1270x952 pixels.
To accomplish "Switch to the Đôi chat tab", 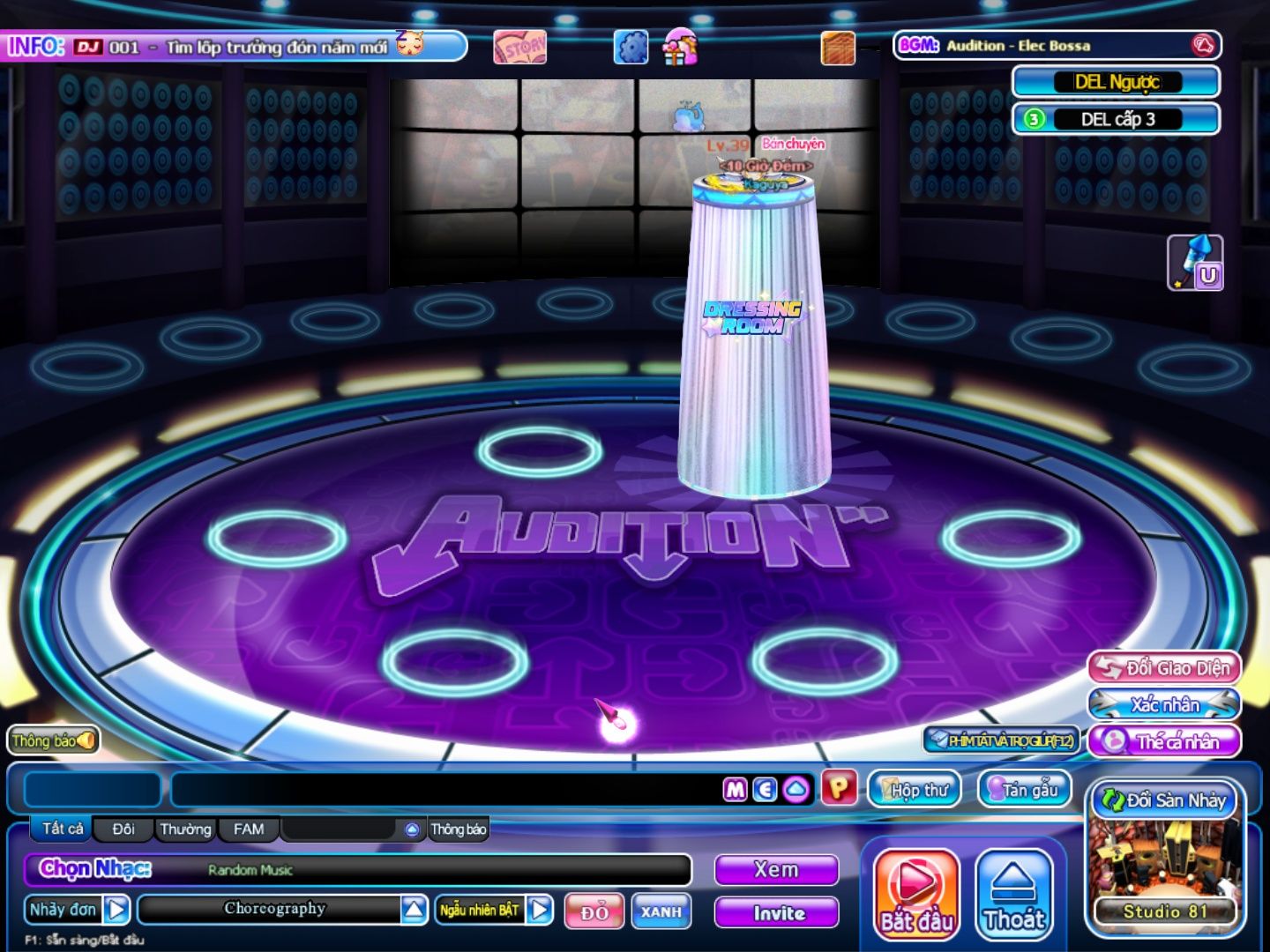I will pos(123,829).
